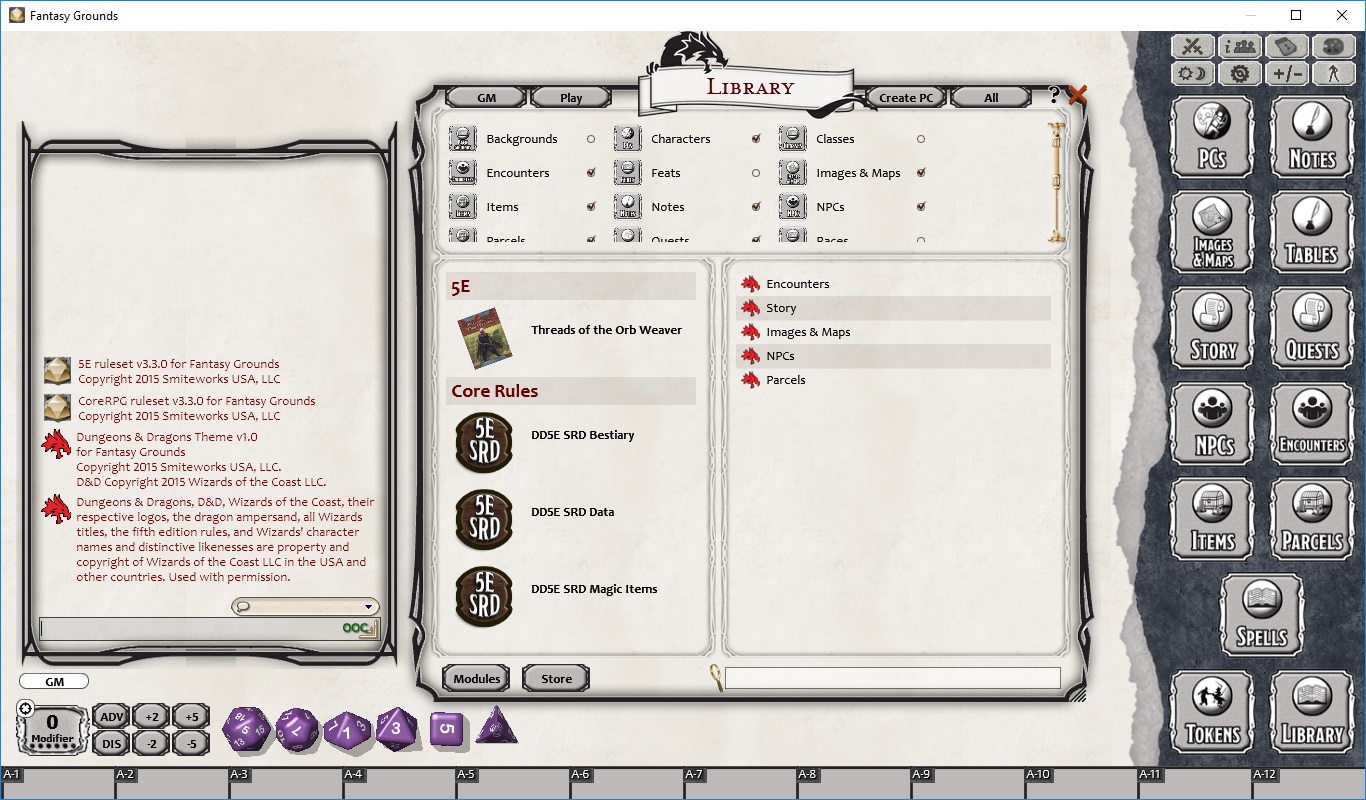This screenshot has width=1366, height=800.
Task: Open the Tokens panel from the sidebar
Action: [1211, 712]
